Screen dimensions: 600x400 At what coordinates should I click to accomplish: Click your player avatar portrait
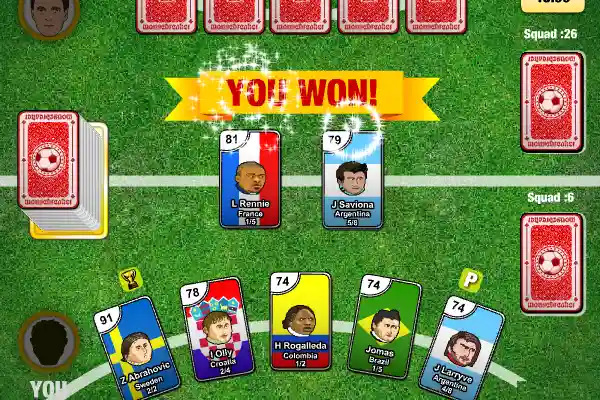(x=49, y=343)
